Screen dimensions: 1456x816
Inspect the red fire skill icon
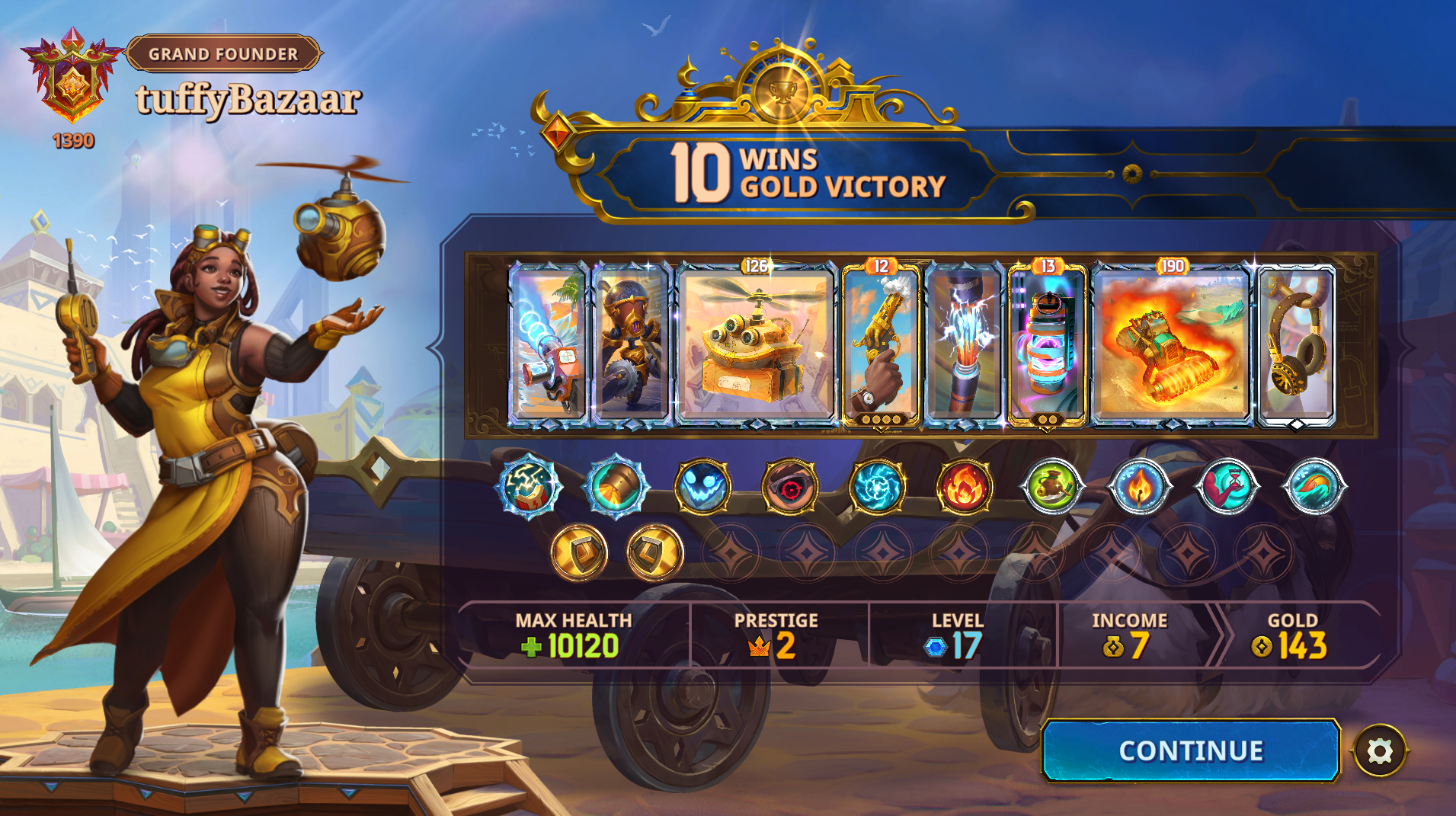tap(964, 486)
